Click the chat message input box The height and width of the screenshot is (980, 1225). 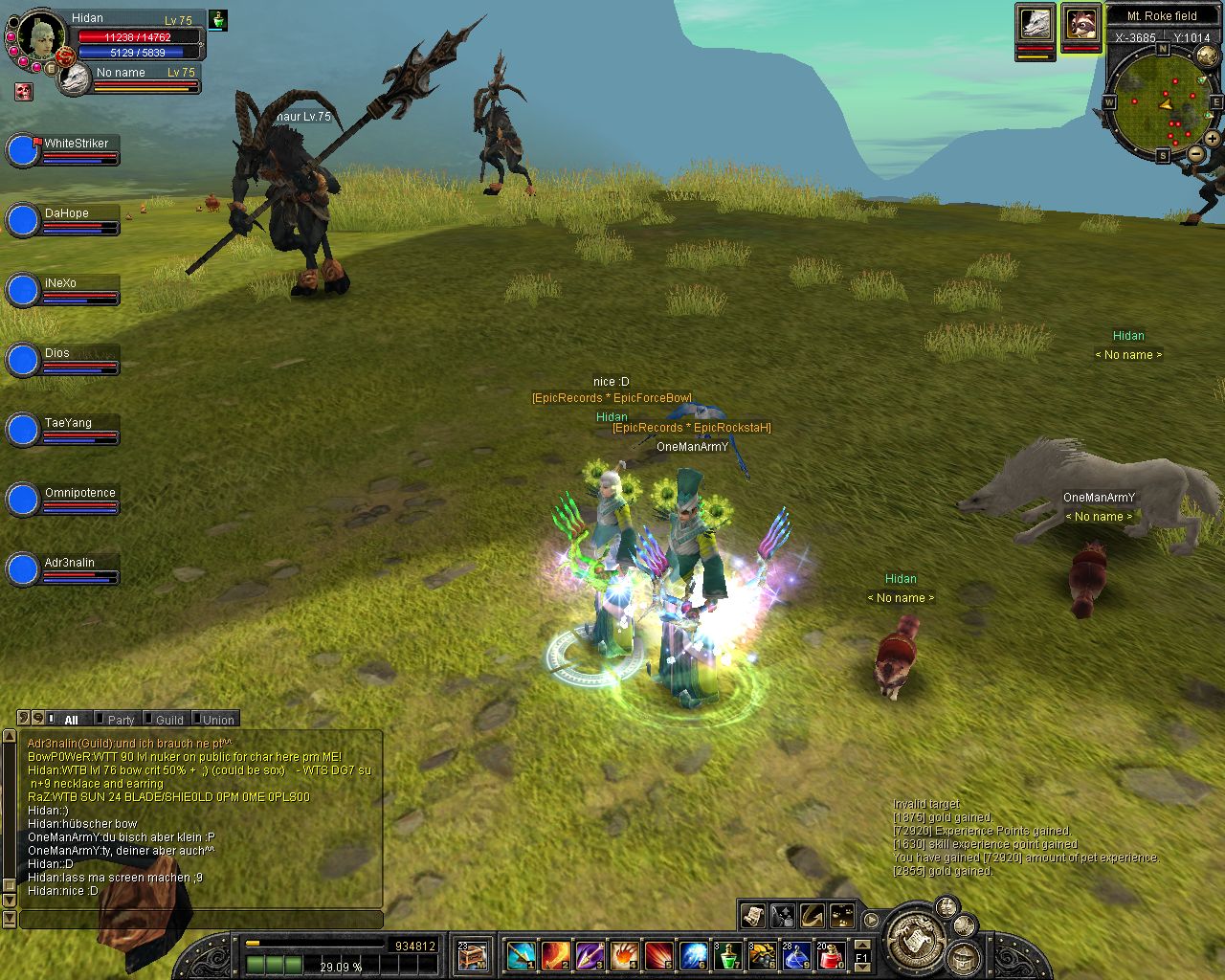(x=201, y=920)
